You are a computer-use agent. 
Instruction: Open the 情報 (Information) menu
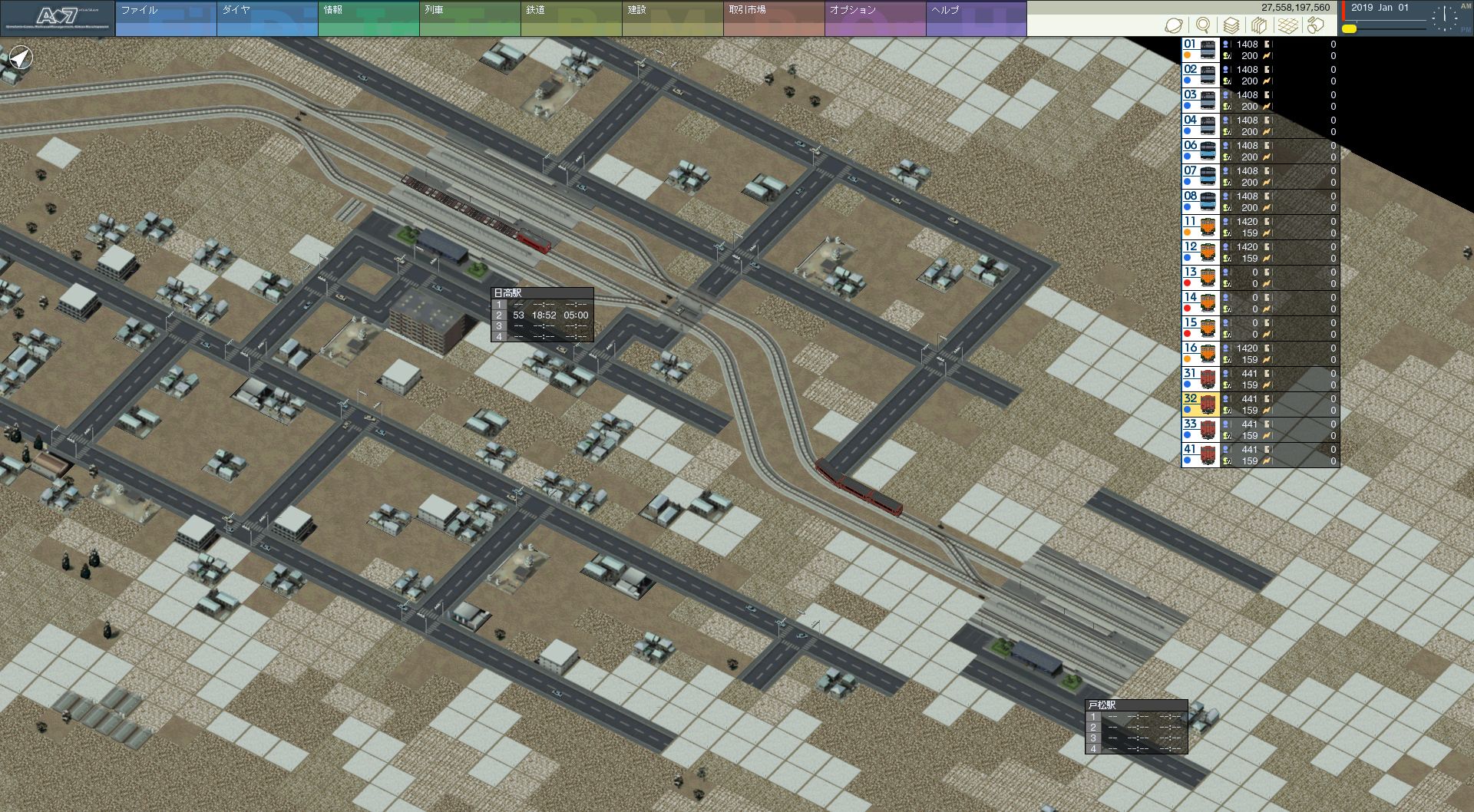point(368,18)
